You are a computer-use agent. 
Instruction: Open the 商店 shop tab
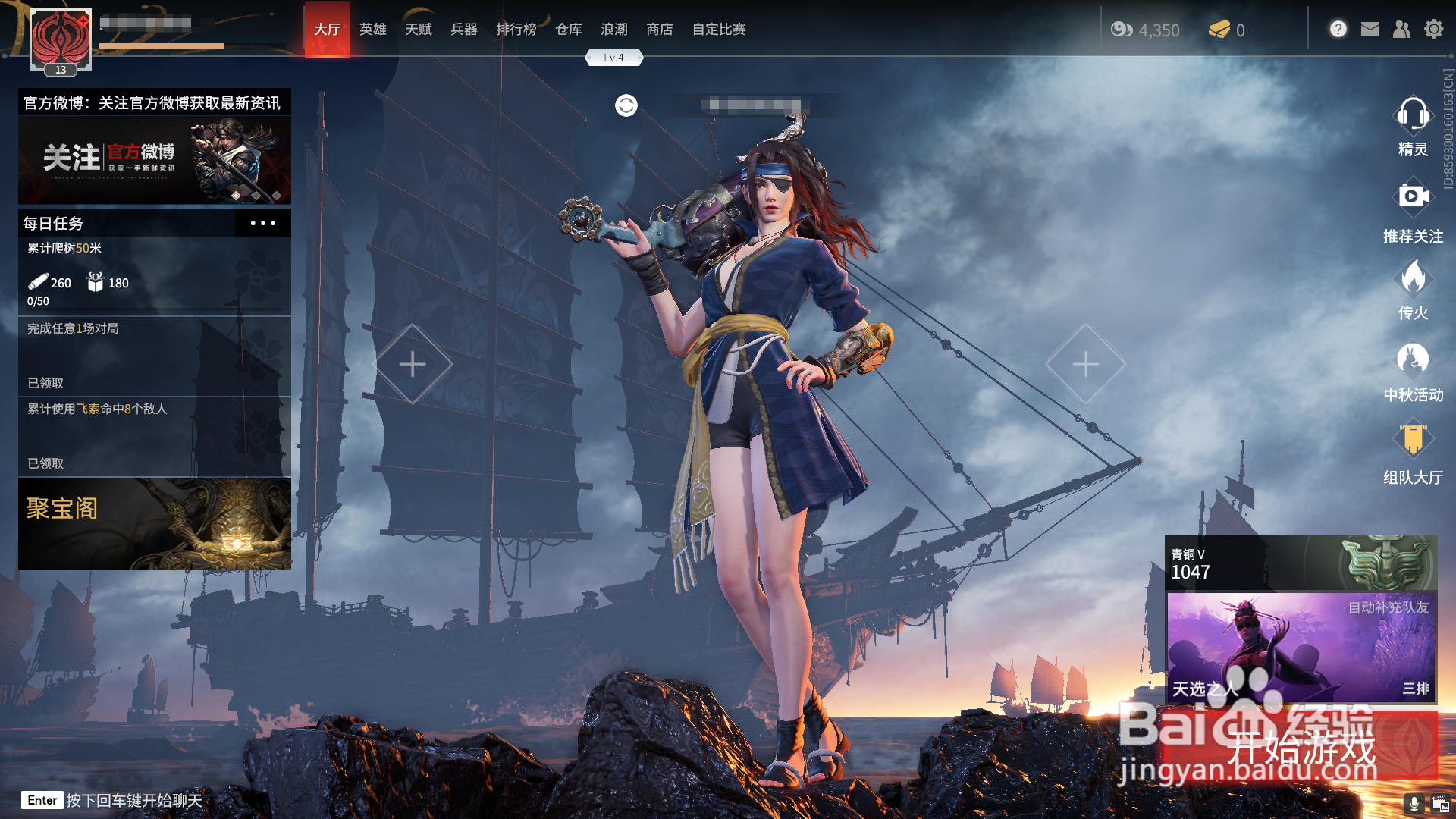click(659, 30)
